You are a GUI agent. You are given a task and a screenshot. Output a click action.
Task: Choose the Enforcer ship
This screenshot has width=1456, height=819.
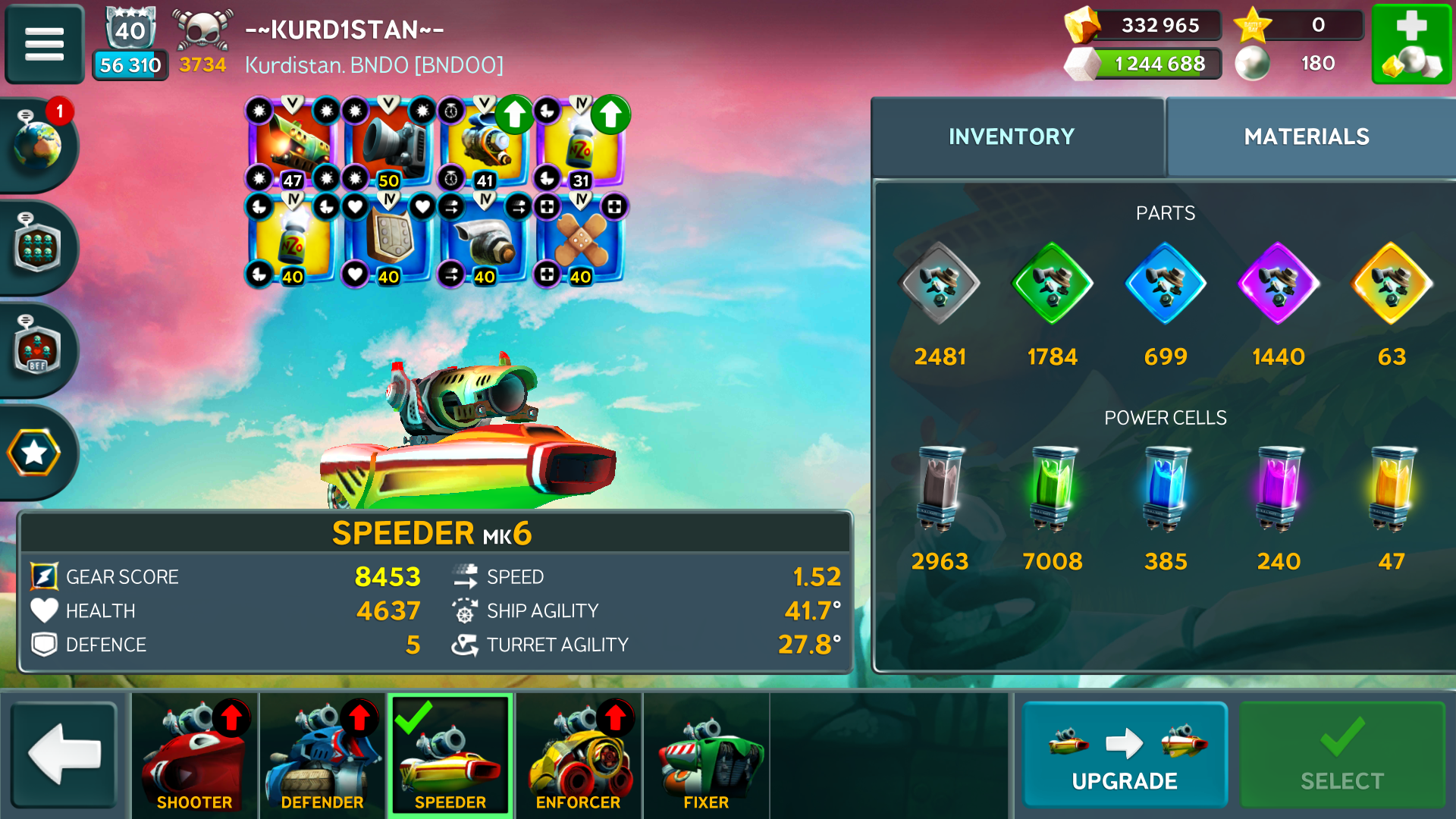pos(578,754)
